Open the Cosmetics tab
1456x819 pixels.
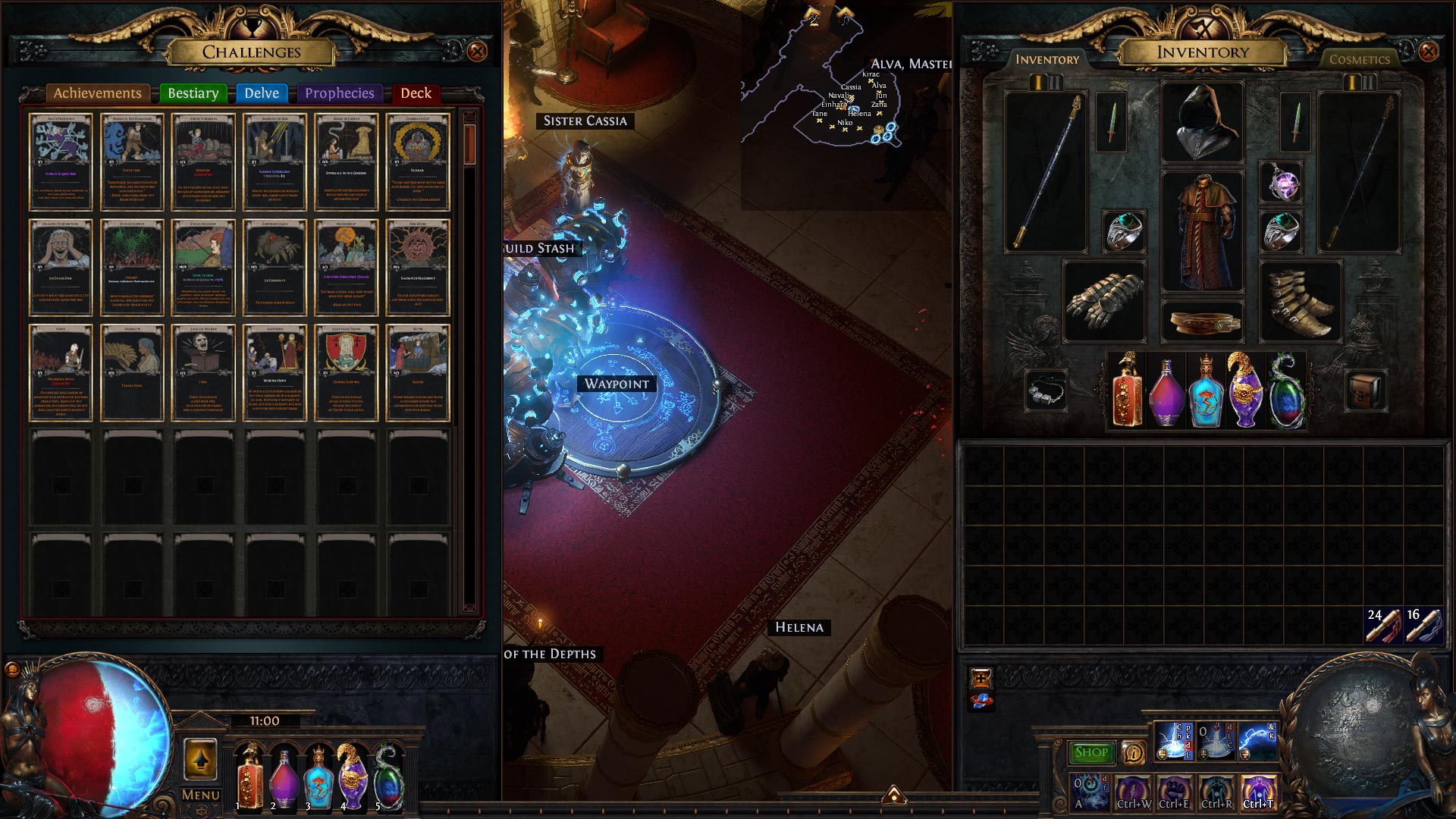pos(1359,59)
